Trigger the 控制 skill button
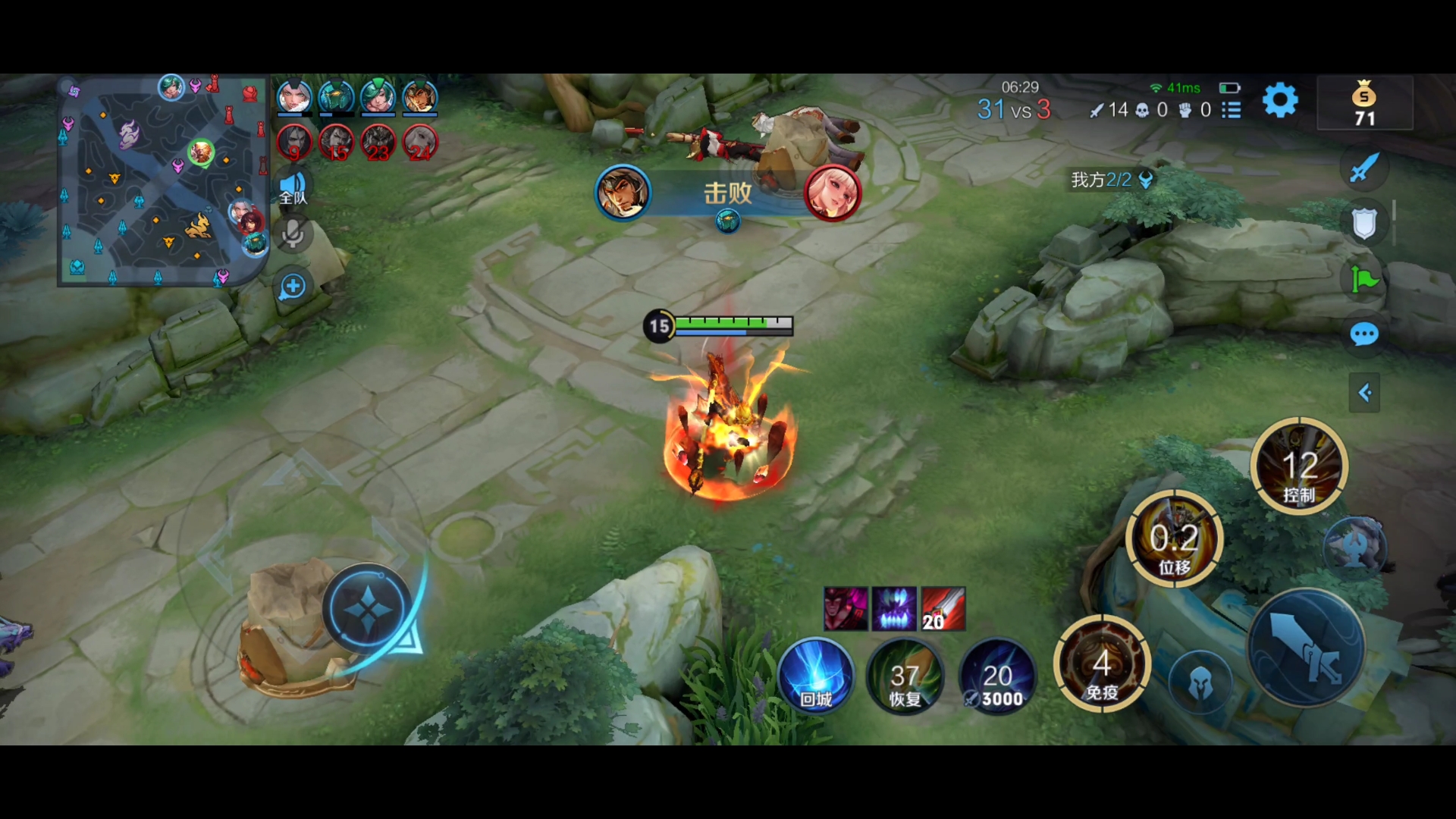This screenshot has height=819, width=1456. (x=1299, y=466)
